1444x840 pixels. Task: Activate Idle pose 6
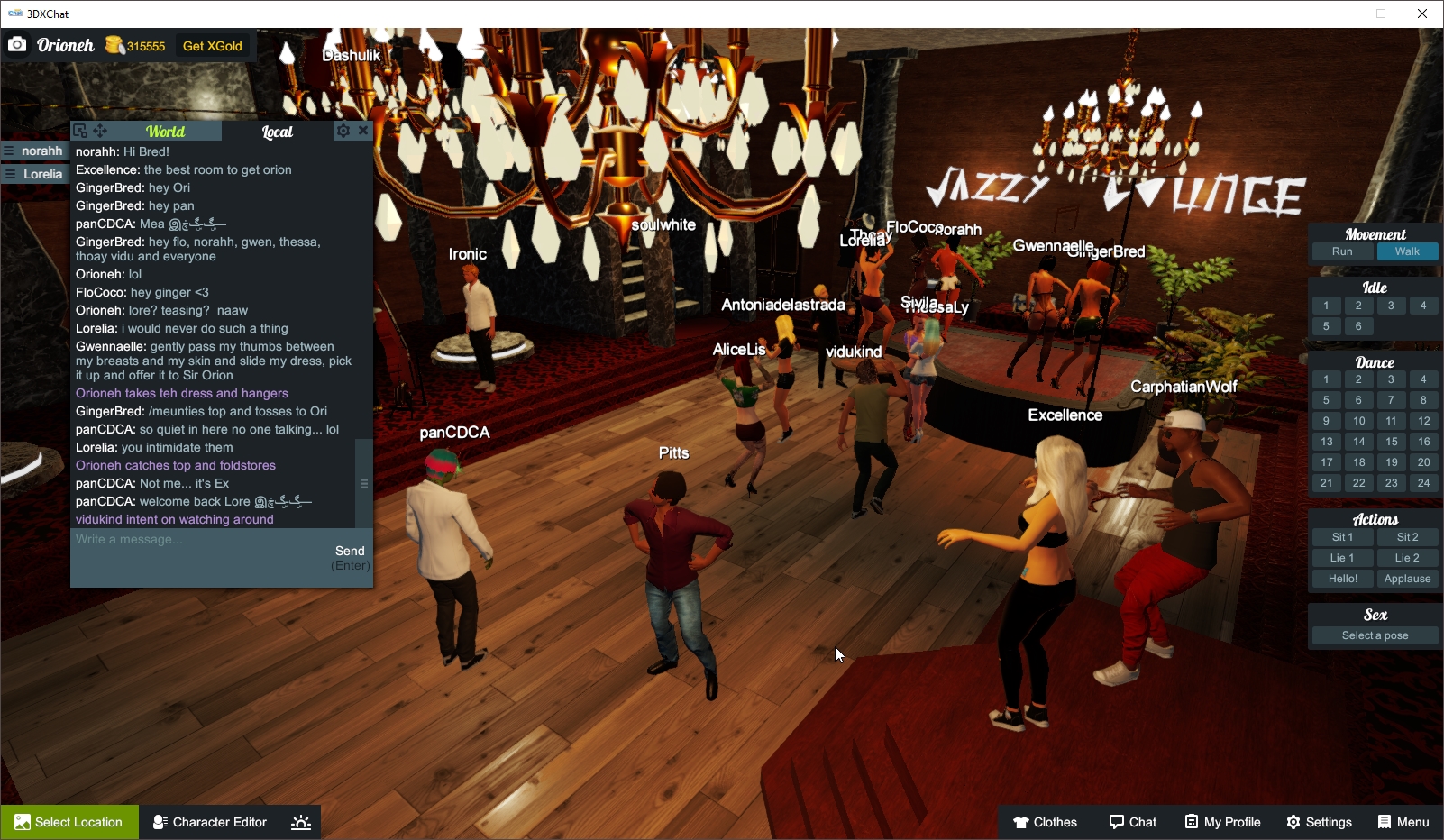click(1358, 326)
